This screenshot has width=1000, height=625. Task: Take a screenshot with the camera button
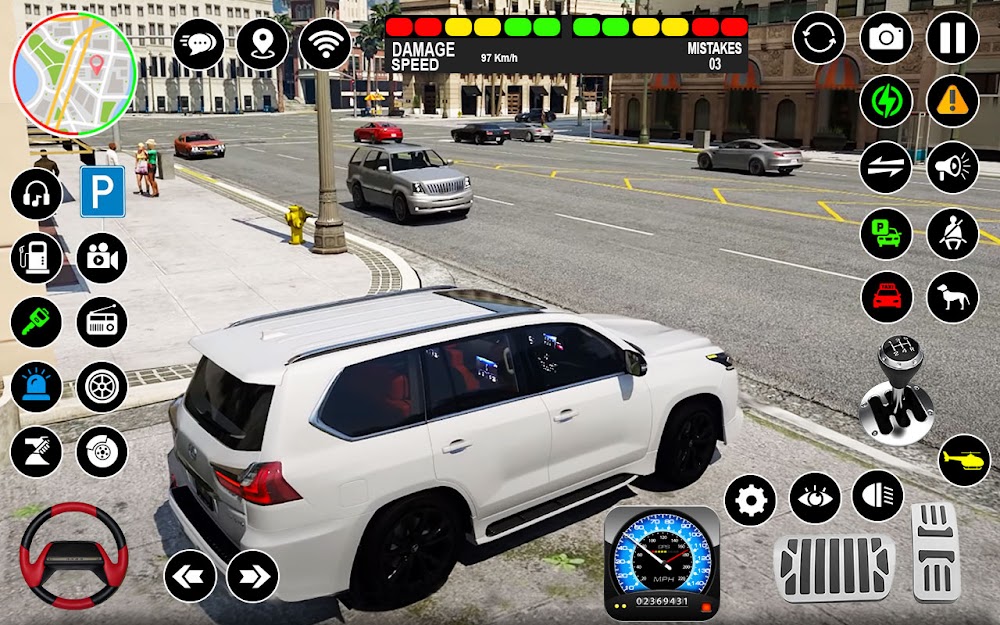tap(886, 38)
